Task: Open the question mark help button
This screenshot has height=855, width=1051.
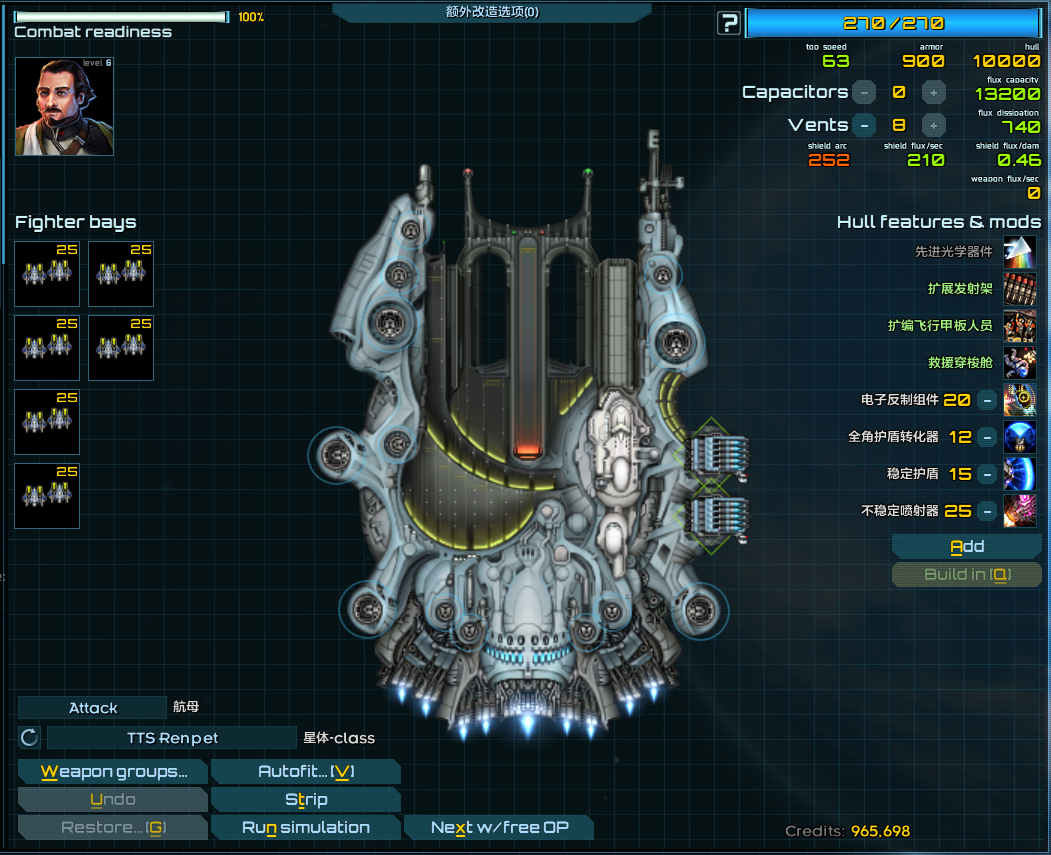Action: [x=729, y=23]
